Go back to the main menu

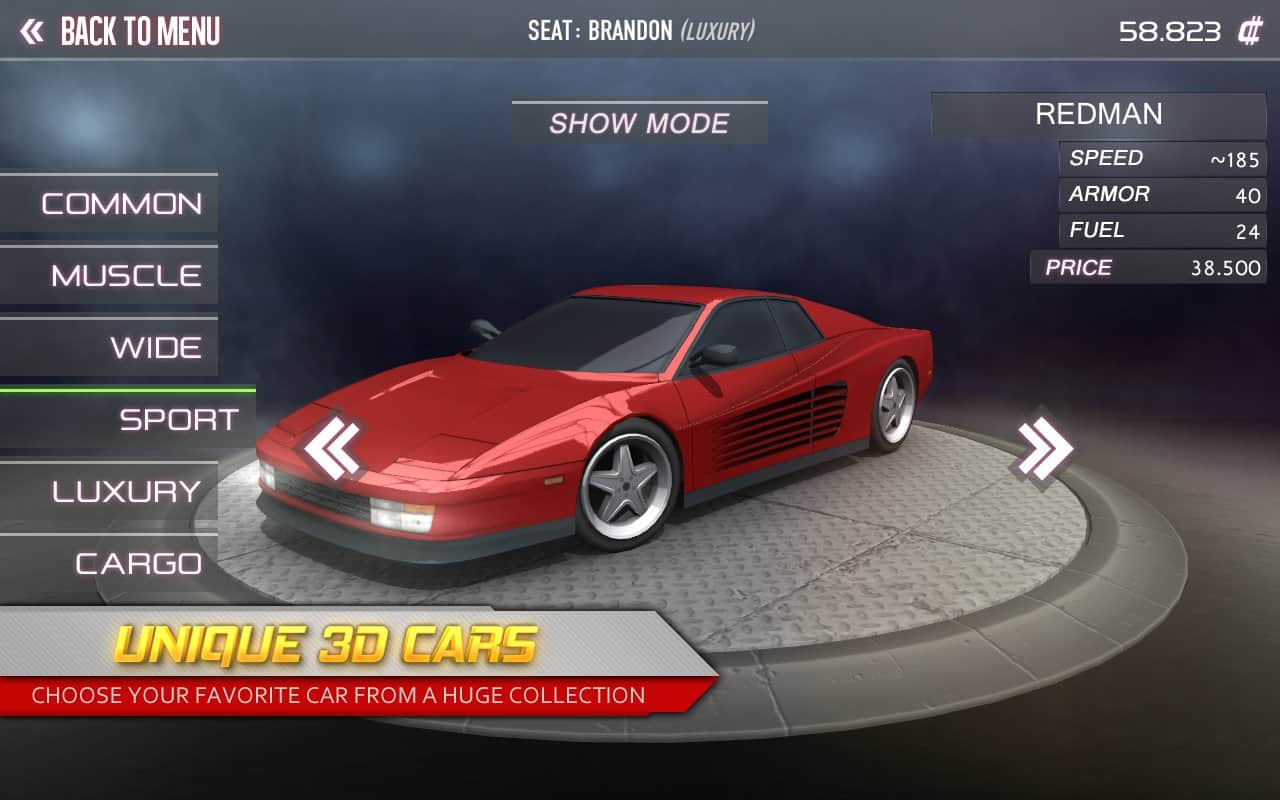(120, 31)
